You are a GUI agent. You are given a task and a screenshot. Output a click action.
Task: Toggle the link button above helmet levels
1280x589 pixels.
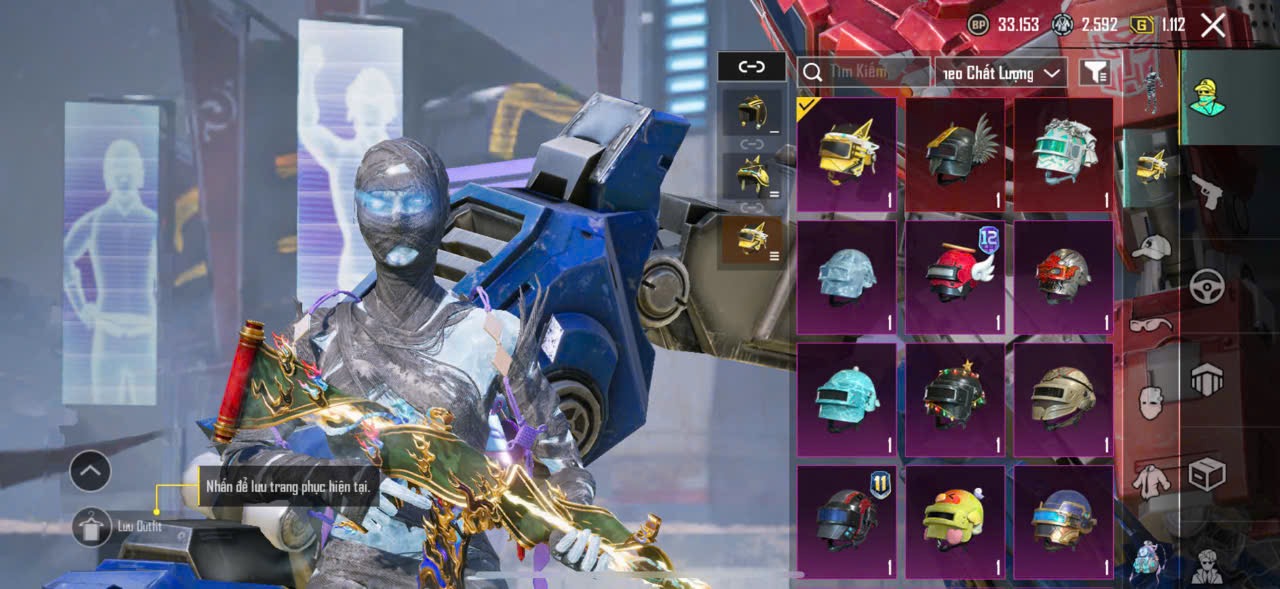pos(751,67)
